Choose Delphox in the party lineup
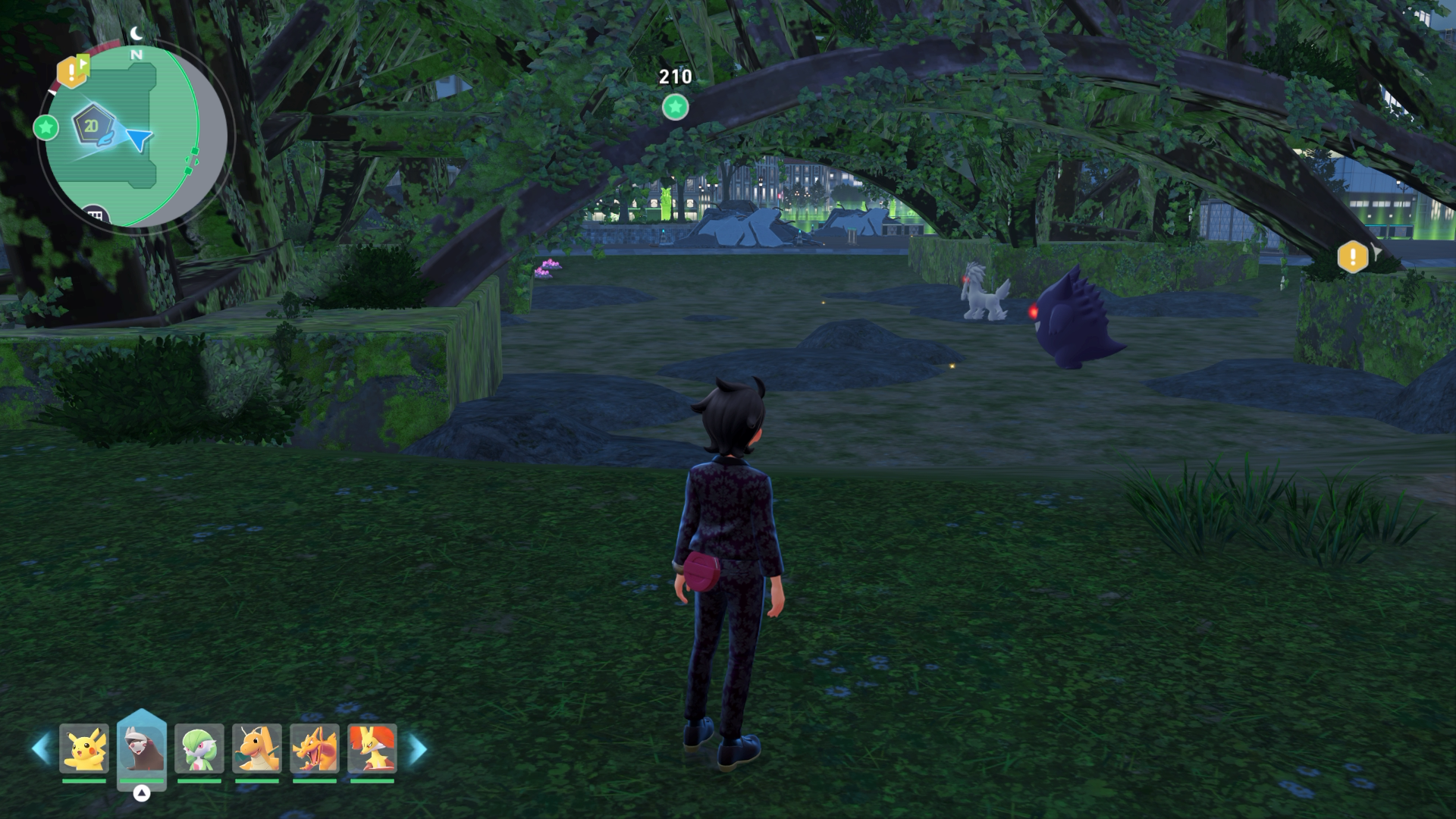 (372, 748)
